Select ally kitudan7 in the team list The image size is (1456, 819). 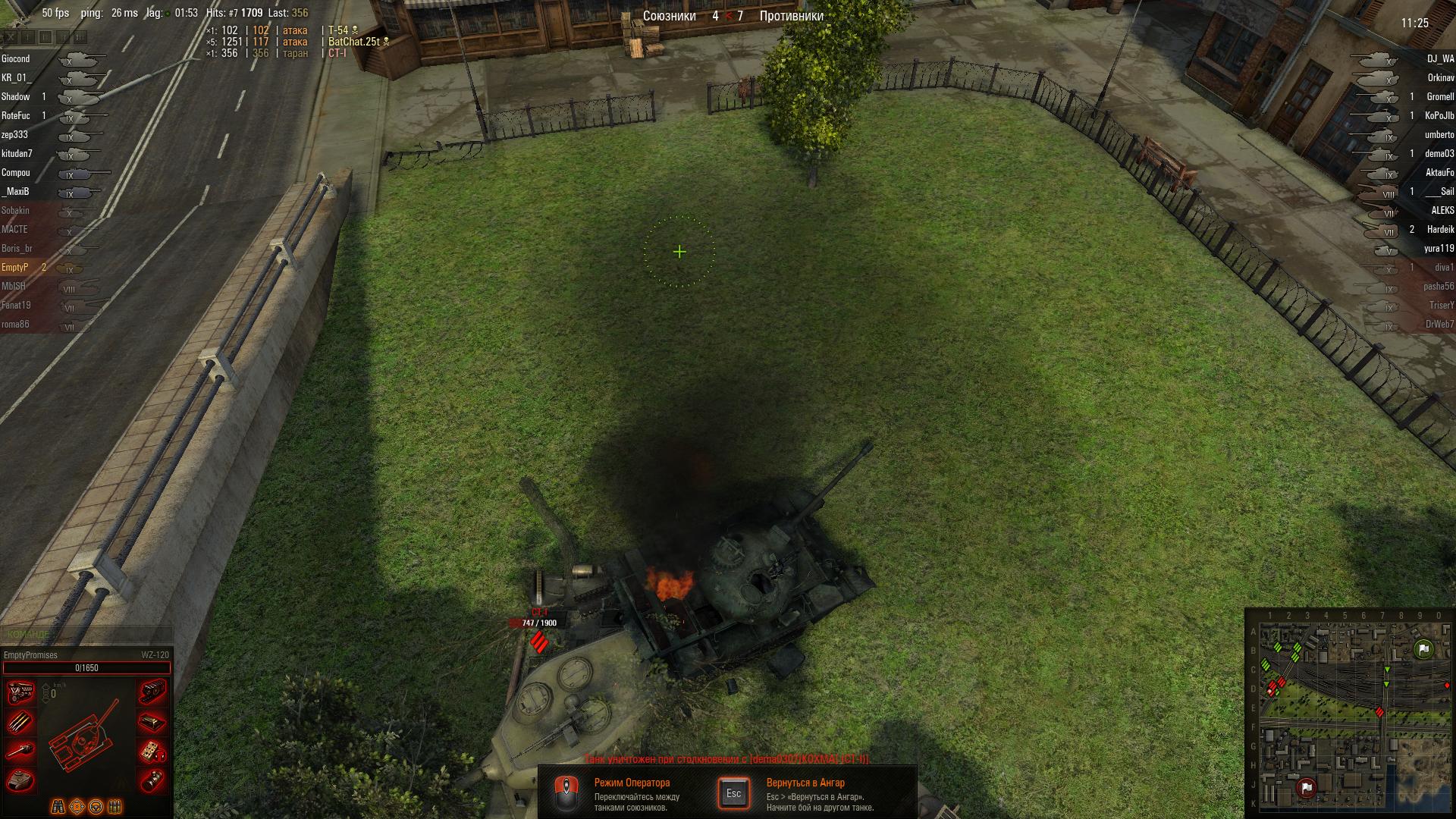pyautogui.click(x=17, y=154)
